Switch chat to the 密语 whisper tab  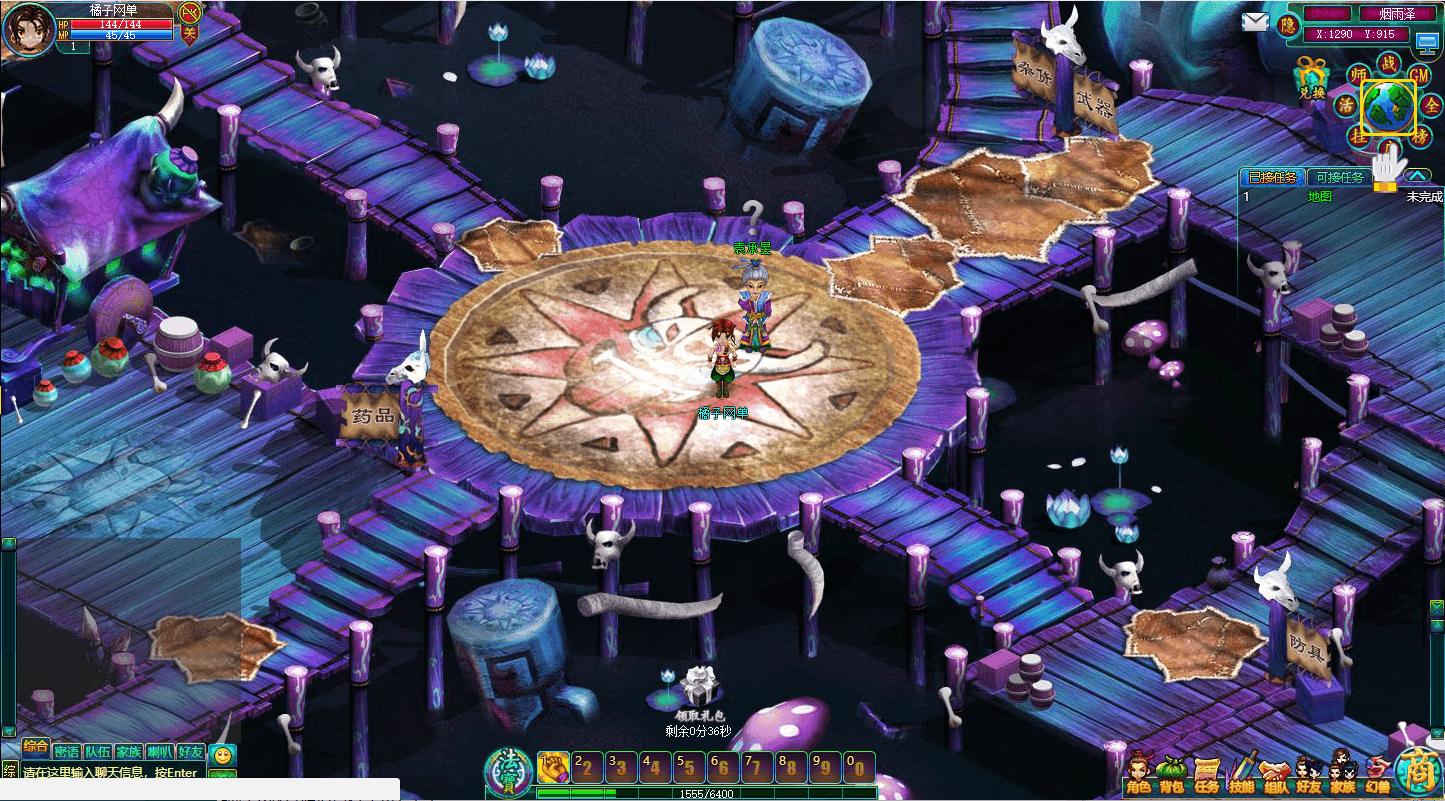coord(66,752)
